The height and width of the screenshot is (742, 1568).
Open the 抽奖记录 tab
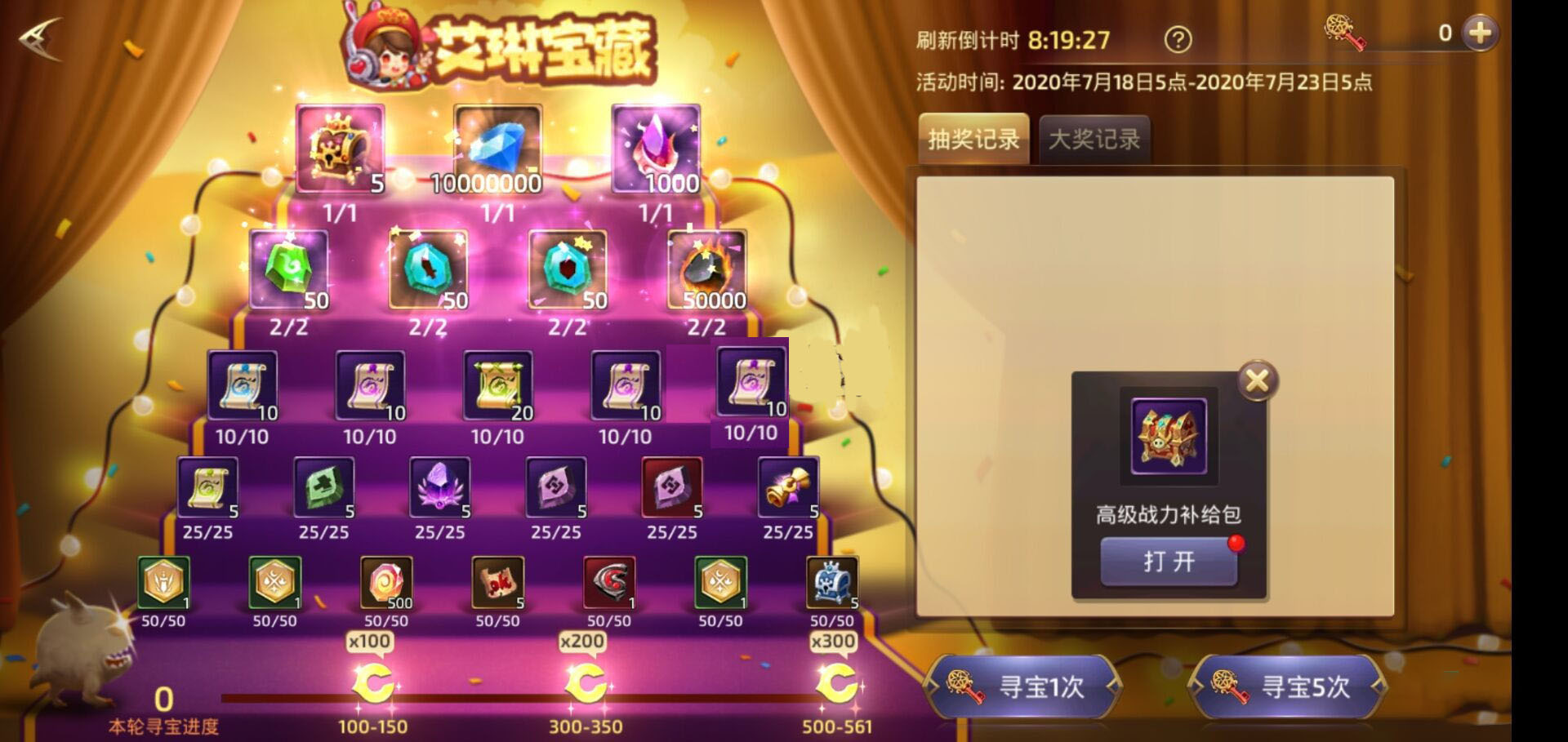point(973,139)
